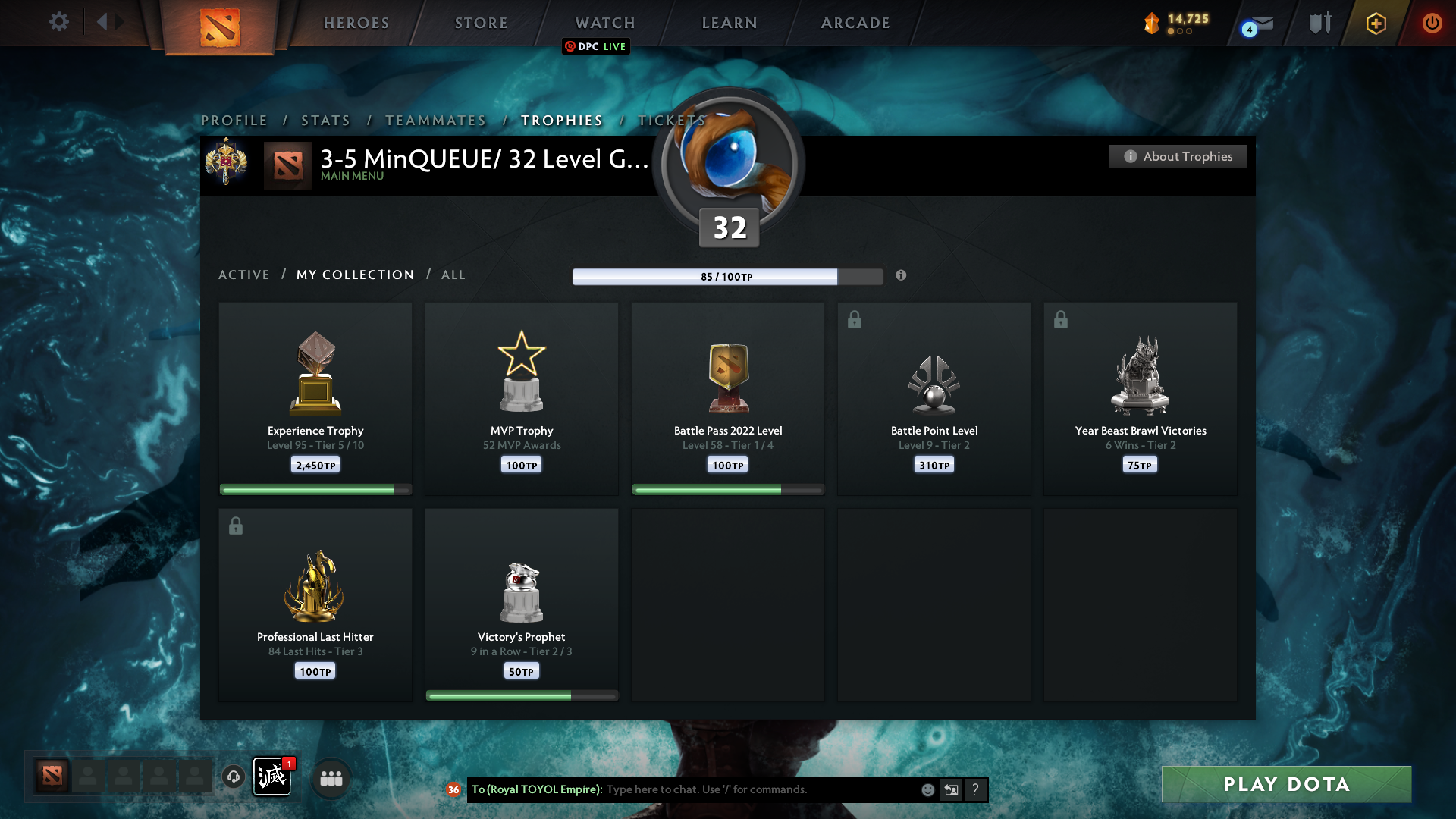
Task: Click the lock on Professional Last Hitter trophy
Action: pyautogui.click(x=237, y=526)
